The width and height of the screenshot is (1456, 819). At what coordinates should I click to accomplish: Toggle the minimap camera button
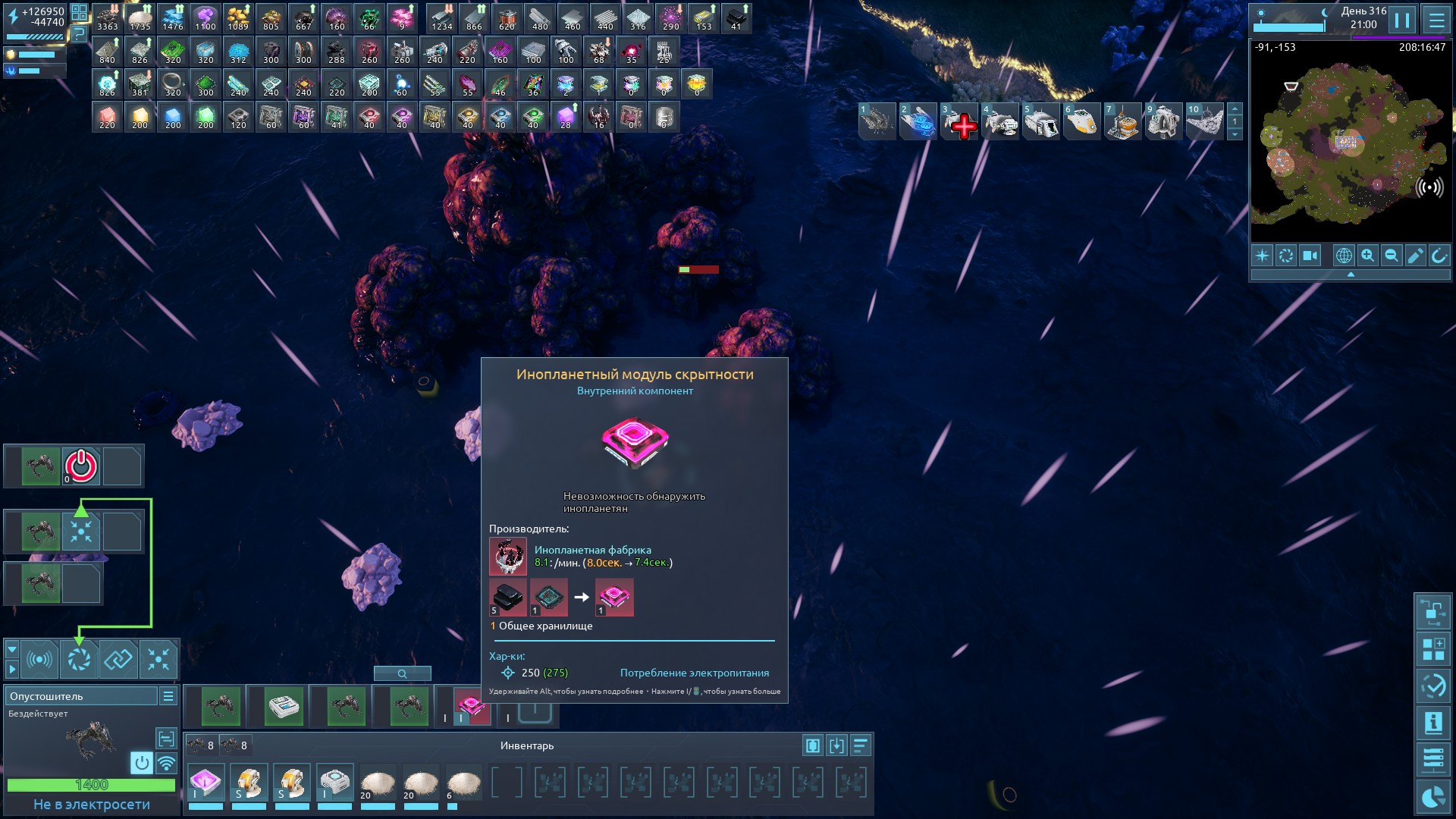(1310, 256)
